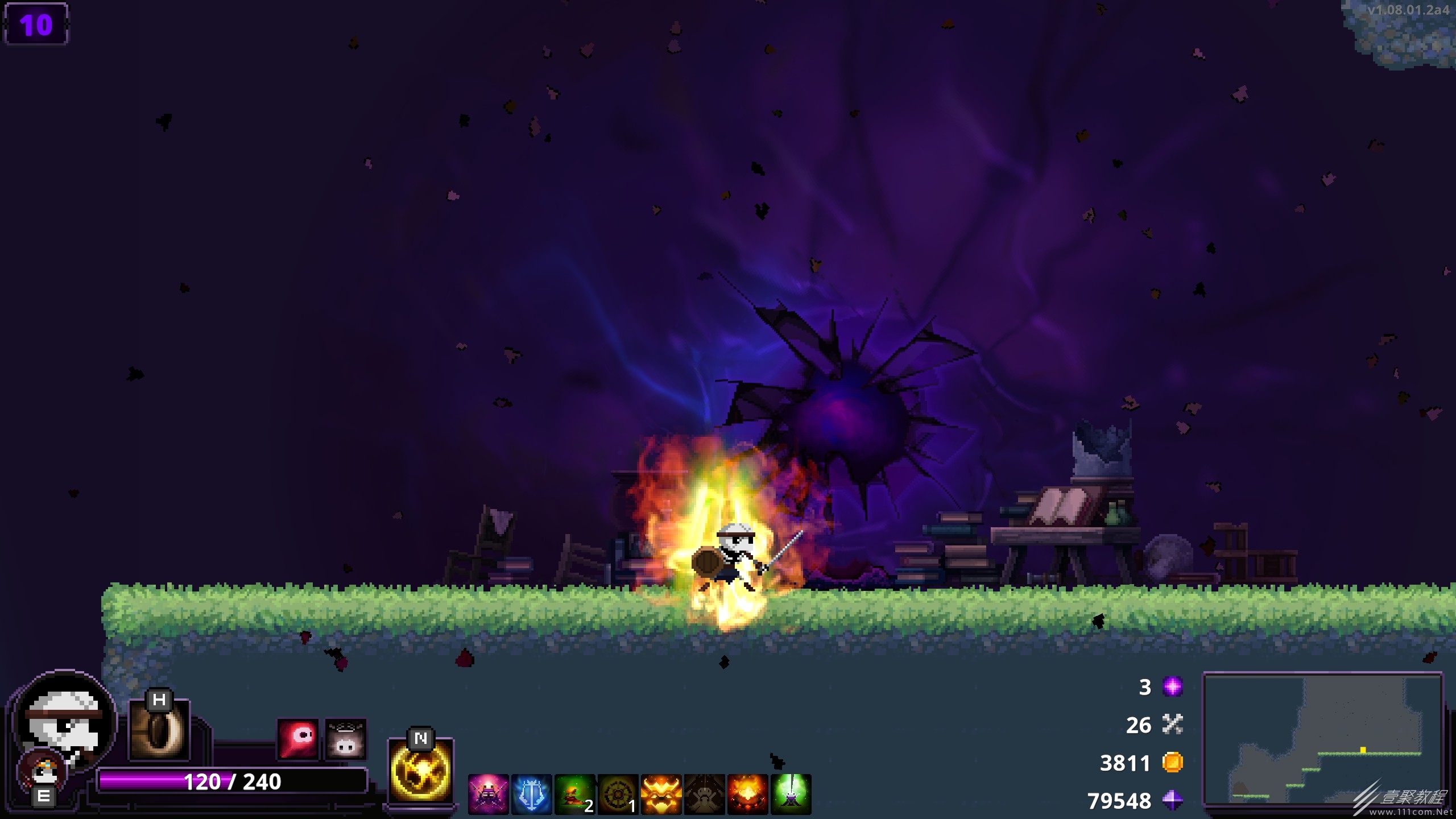1456x819 pixels.
Task: Use the golden crossed-swords quintessence
Action: point(420,771)
